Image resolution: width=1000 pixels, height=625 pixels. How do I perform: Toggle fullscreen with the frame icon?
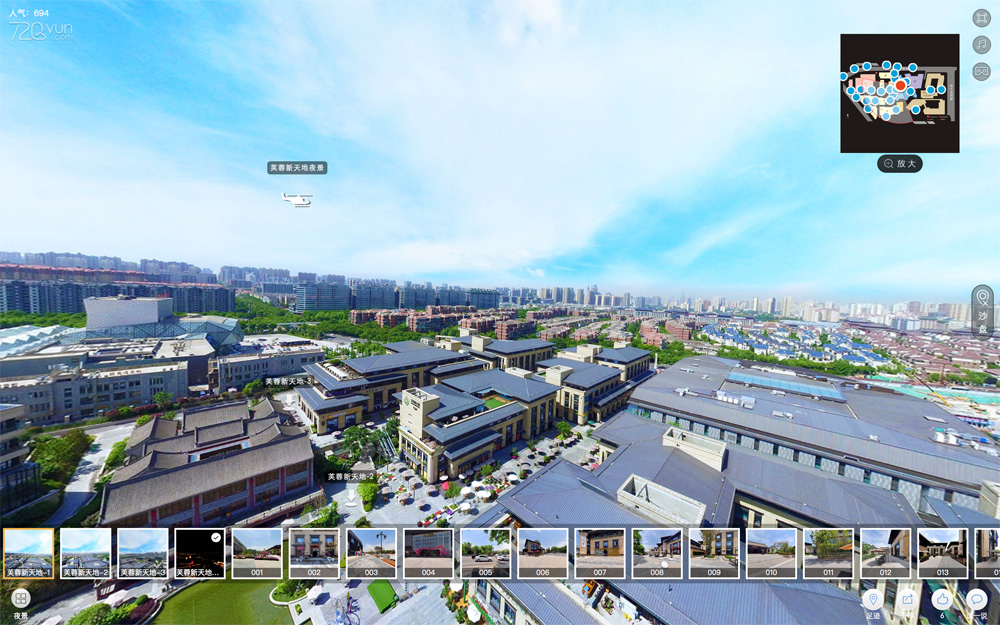tap(981, 18)
